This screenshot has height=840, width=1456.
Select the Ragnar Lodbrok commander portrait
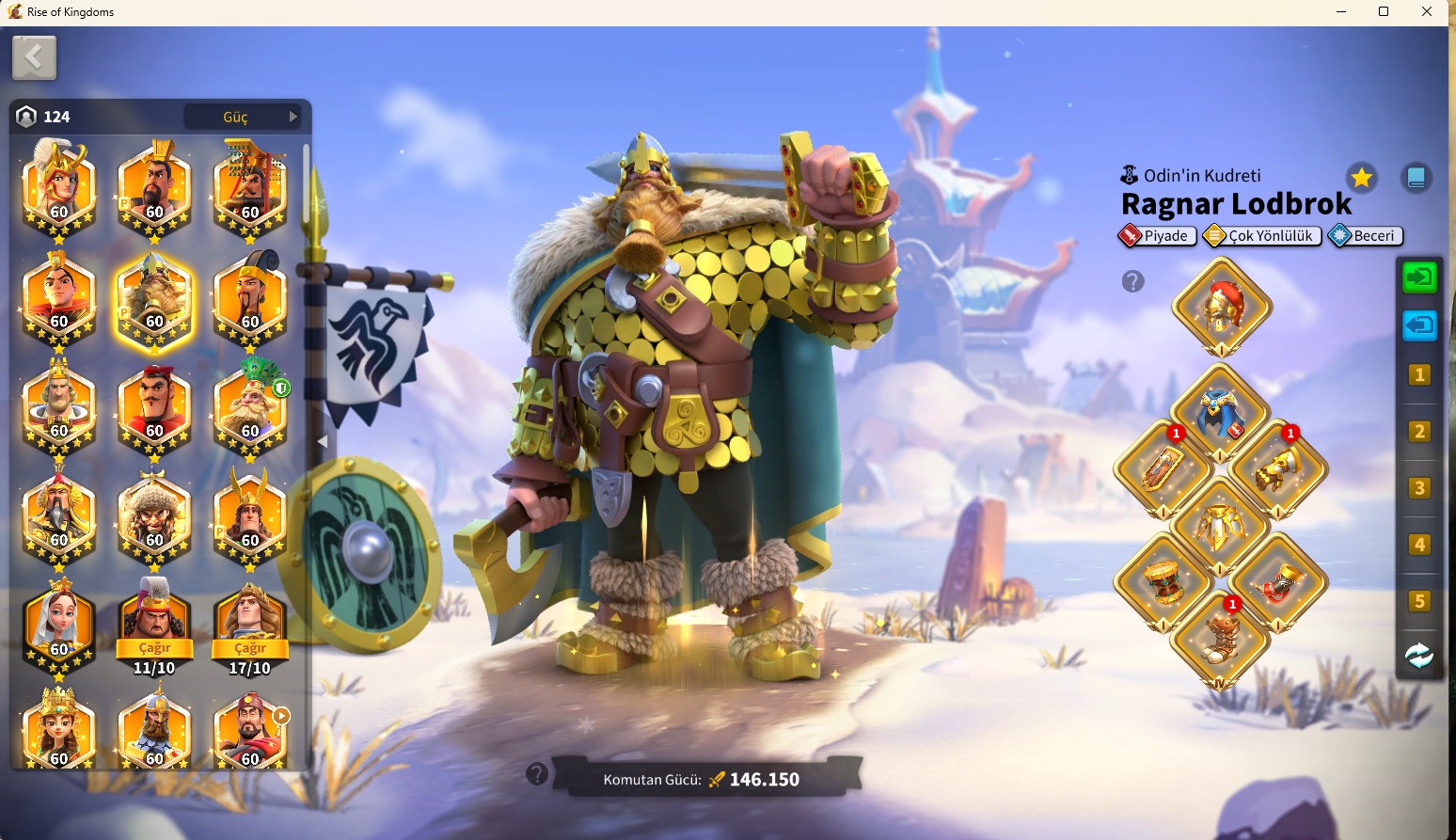point(154,302)
